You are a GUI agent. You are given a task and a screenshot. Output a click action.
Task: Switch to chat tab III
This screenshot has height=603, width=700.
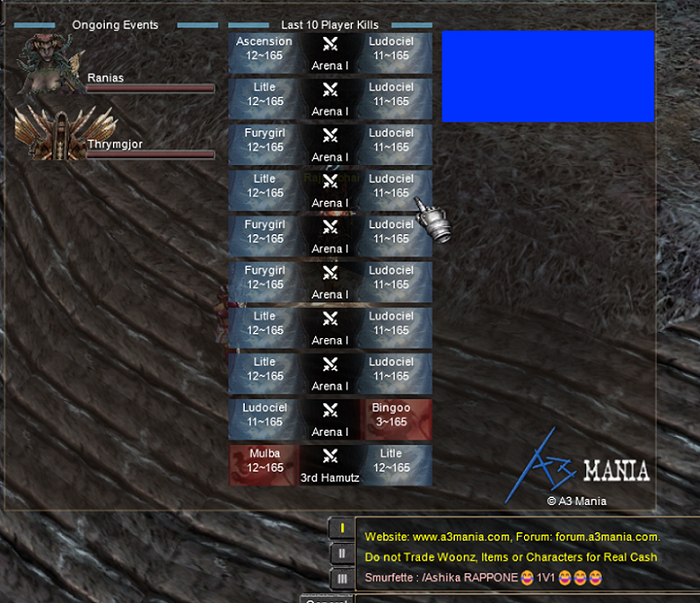(x=342, y=579)
